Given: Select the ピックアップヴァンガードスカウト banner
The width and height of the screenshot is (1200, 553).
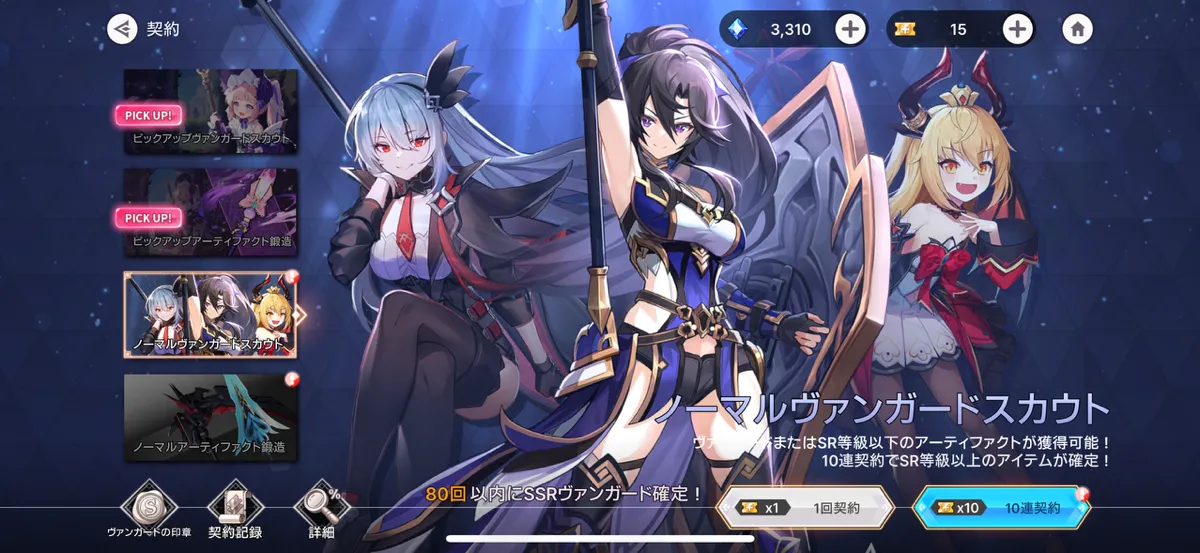Looking at the screenshot, I should 211,110.
